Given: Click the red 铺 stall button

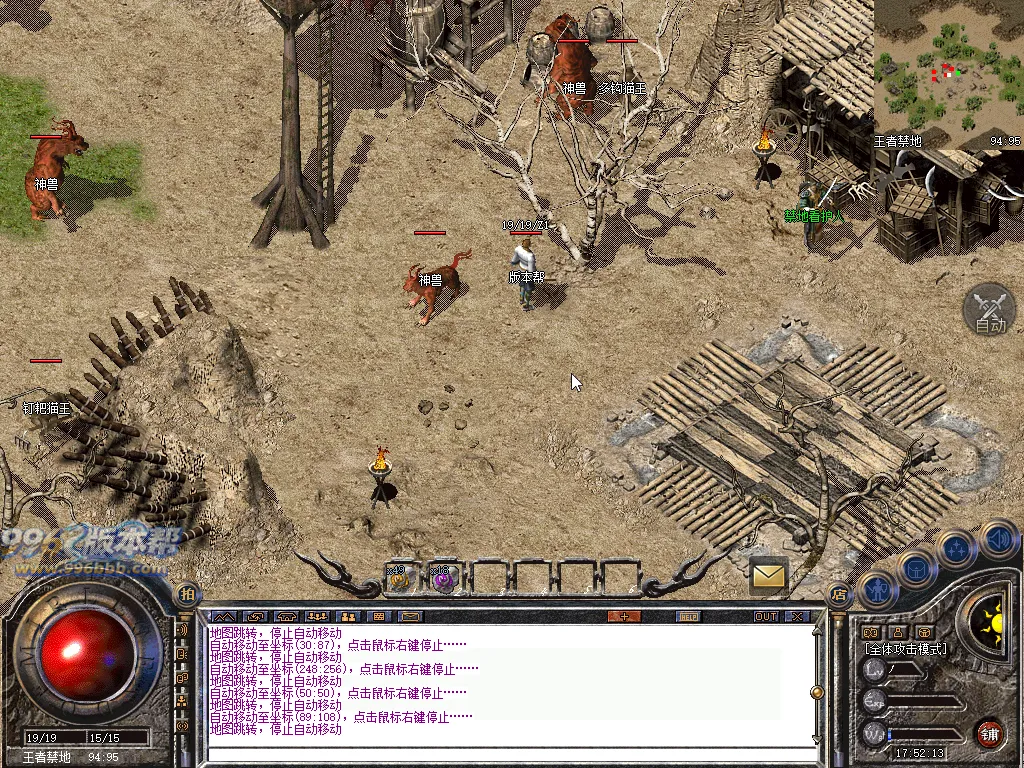Looking at the screenshot, I should click(x=990, y=732).
